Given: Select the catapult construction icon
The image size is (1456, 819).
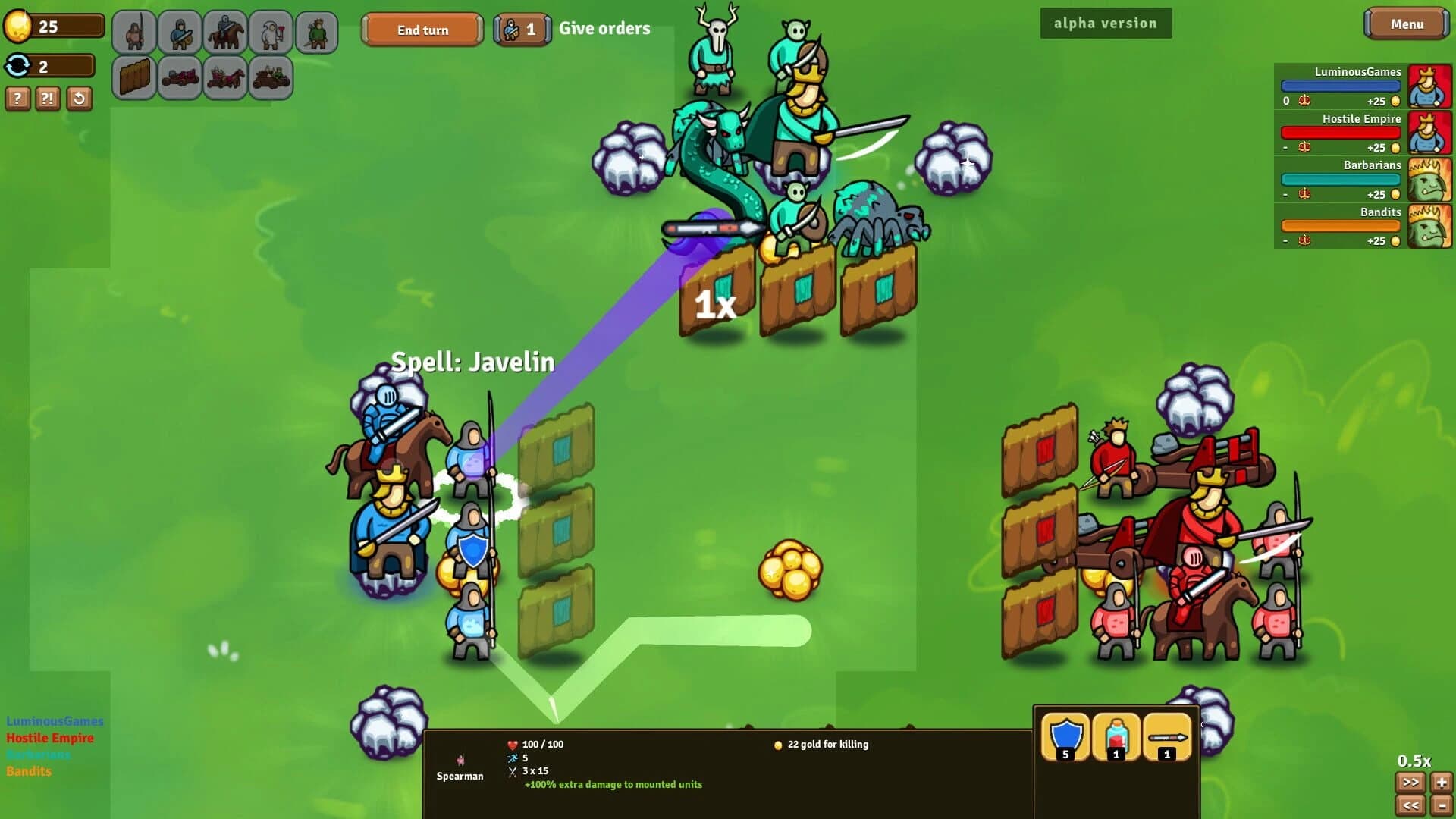Looking at the screenshot, I should tap(180, 77).
